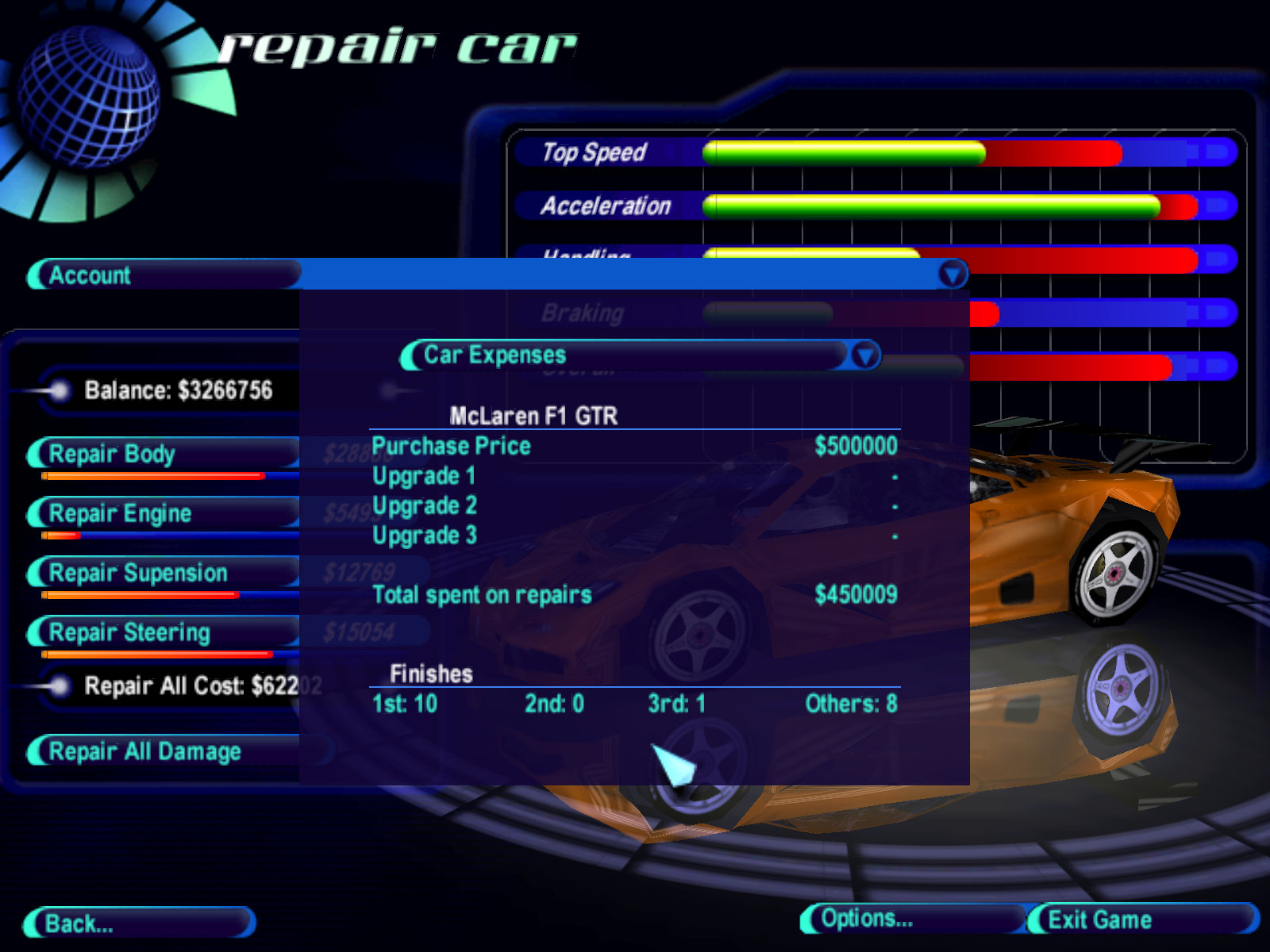Go back with the Back button

(x=139, y=923)
